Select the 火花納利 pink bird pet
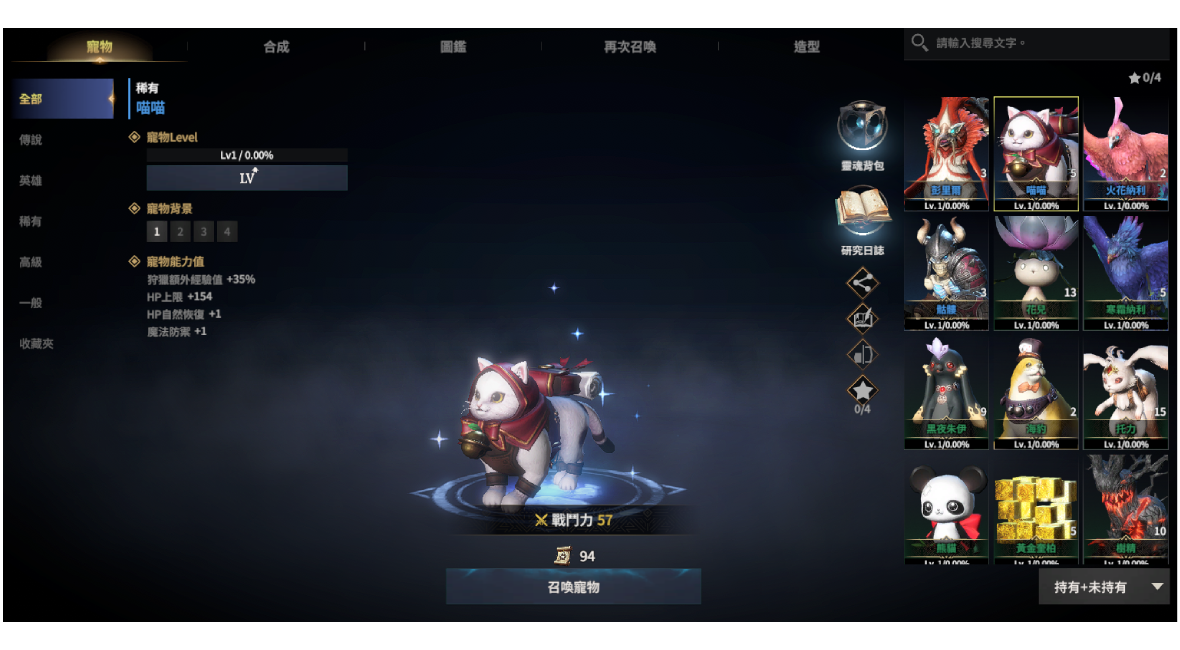 pyautogui.click(x=1125, y=153)
